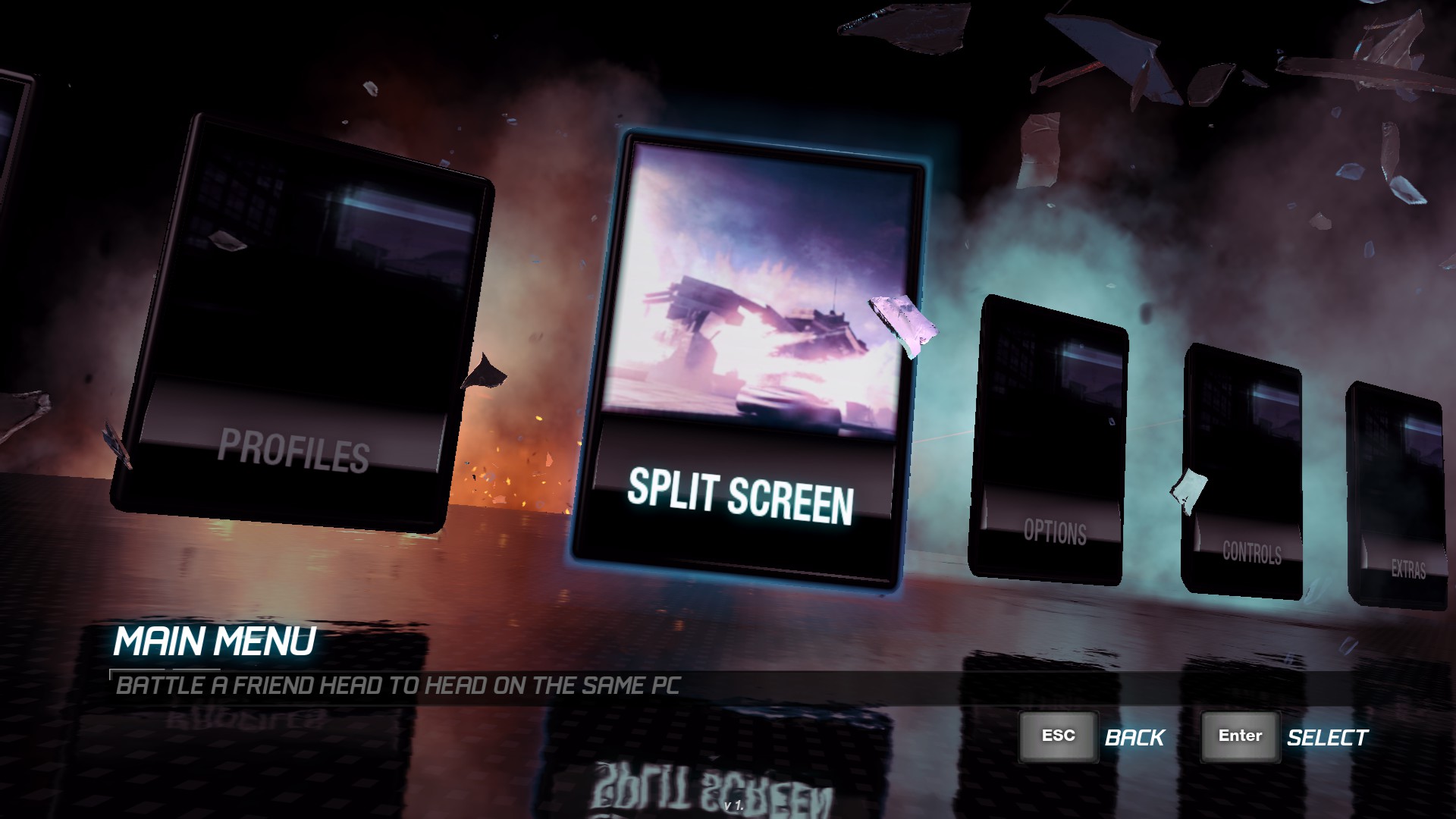The image size is (1456, 819).
Task: Click the SELECT label next to Enter
Action: (1327, 736)
